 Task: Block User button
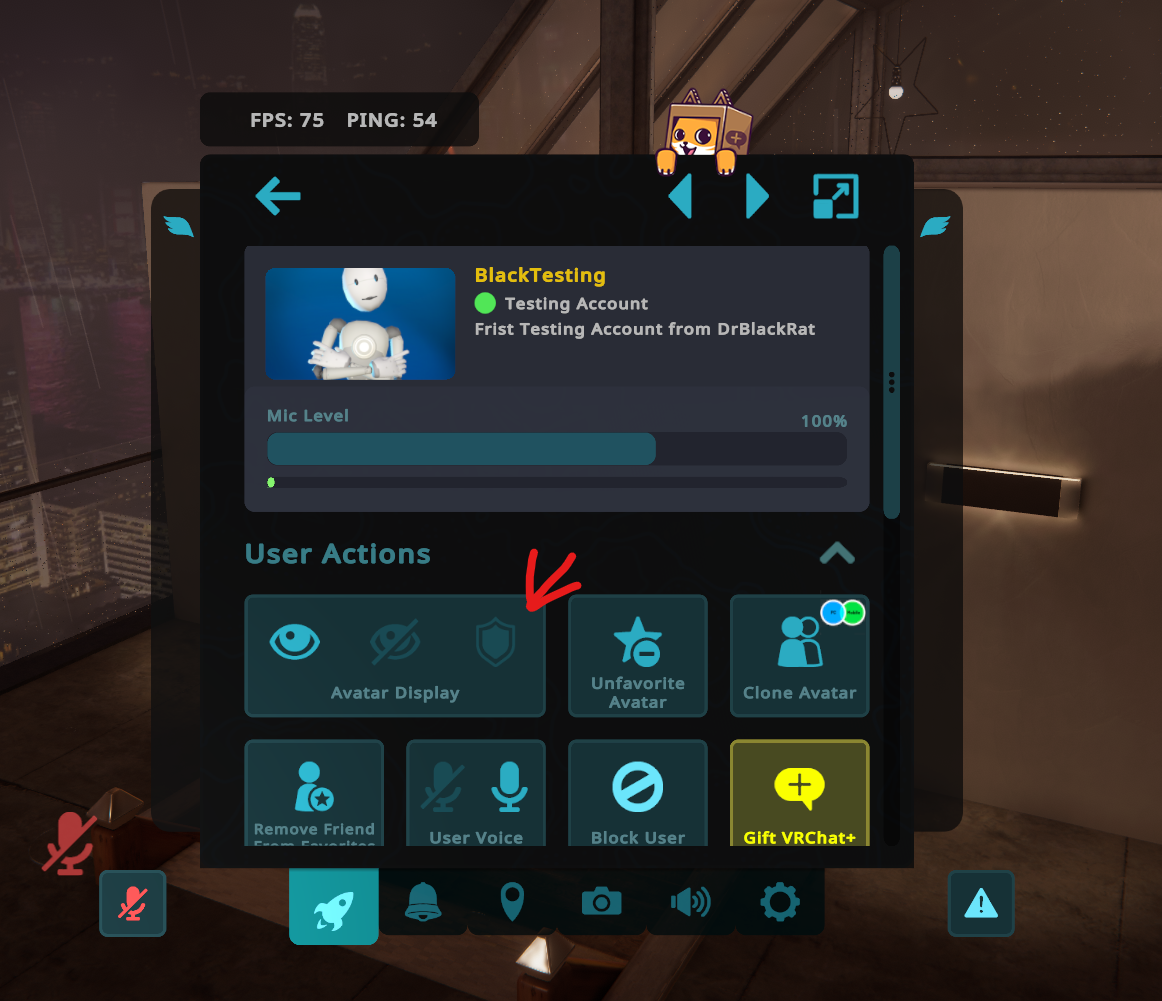coord(638,794)
